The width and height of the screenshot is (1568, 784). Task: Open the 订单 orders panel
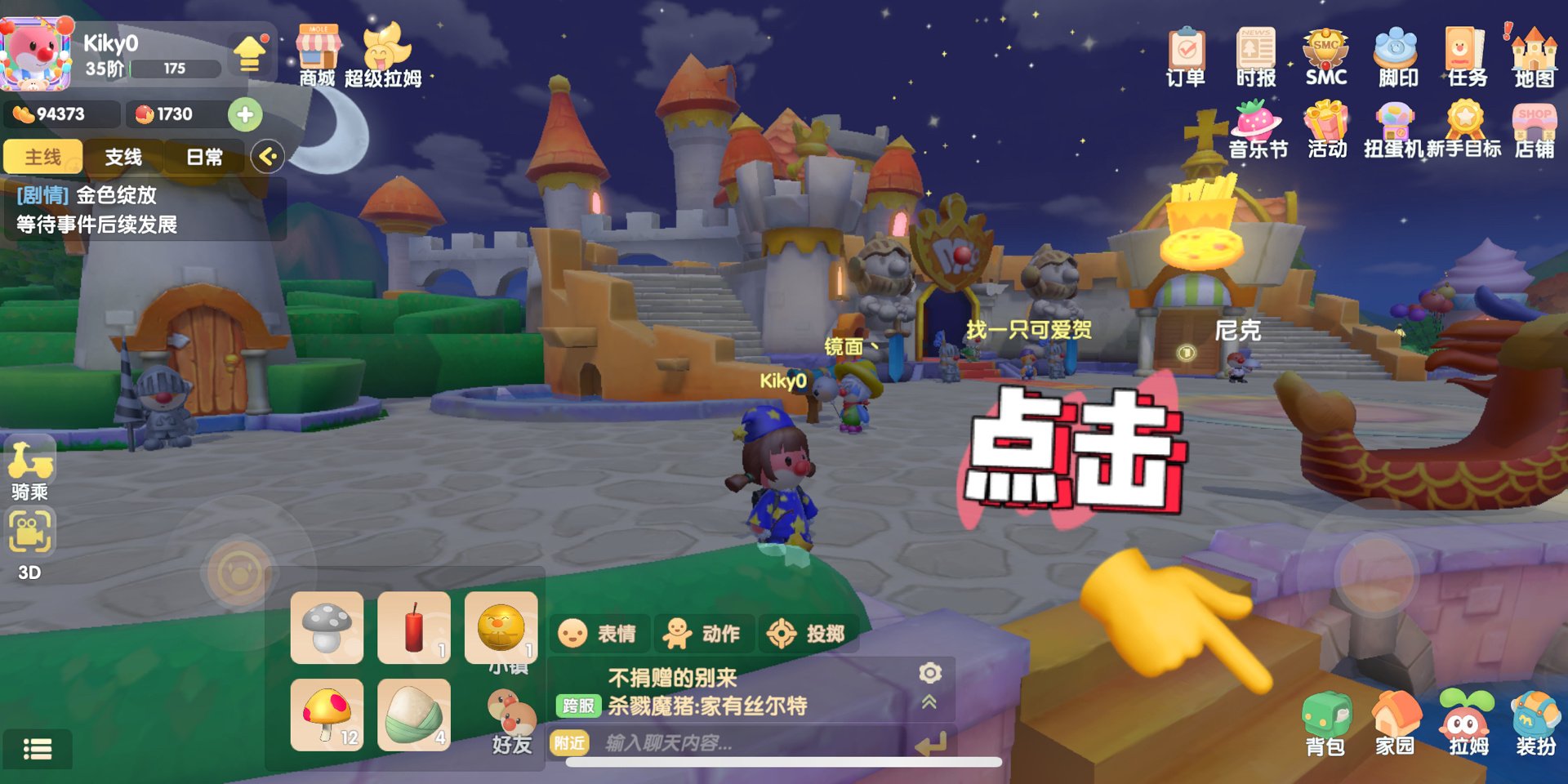coord(1186,56)
